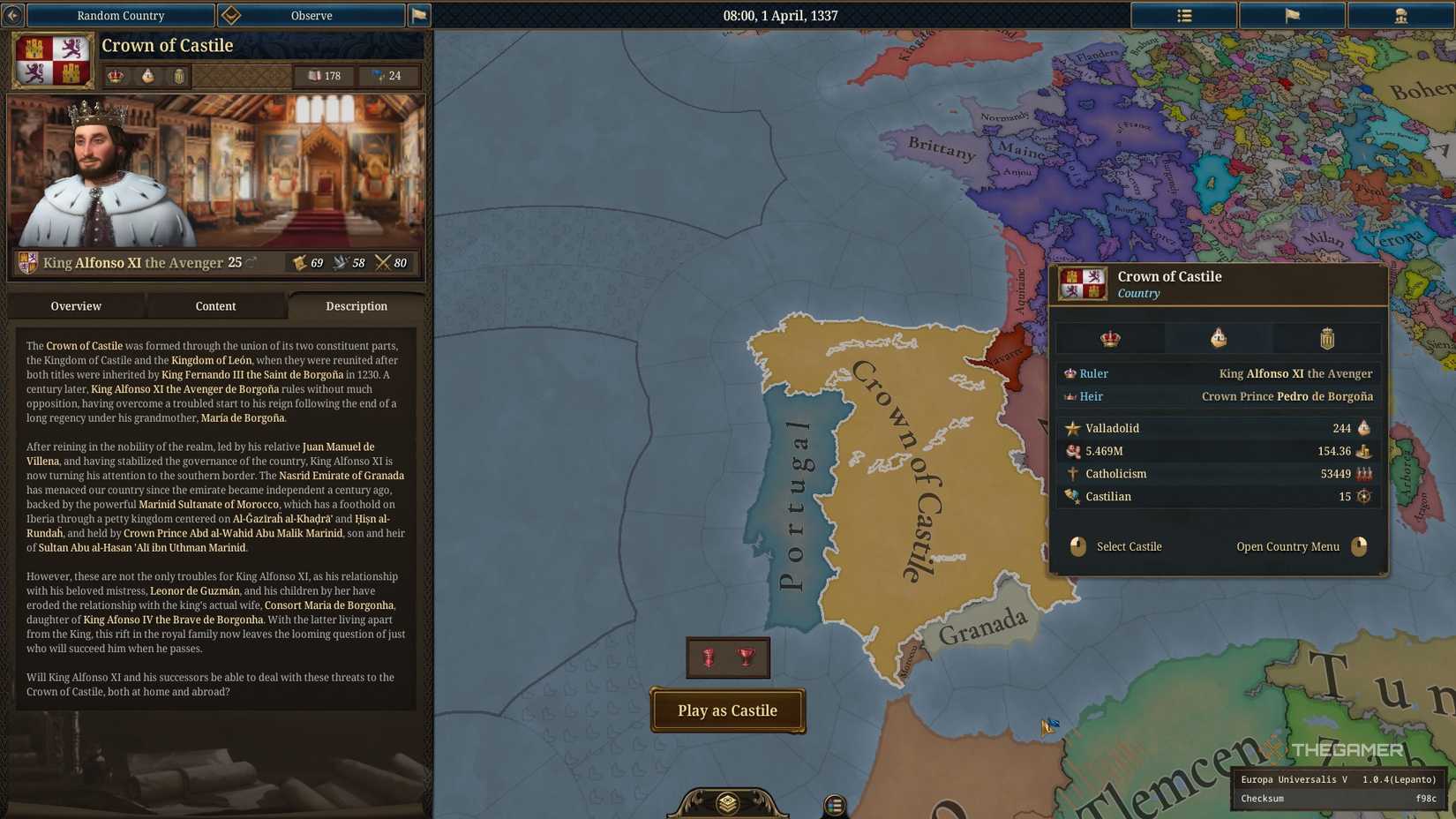This screenshot has height=819, width=1456.
Task: Click the crown icon under the Castile flag
Action: pyautogui.click(x=115, y=77)
